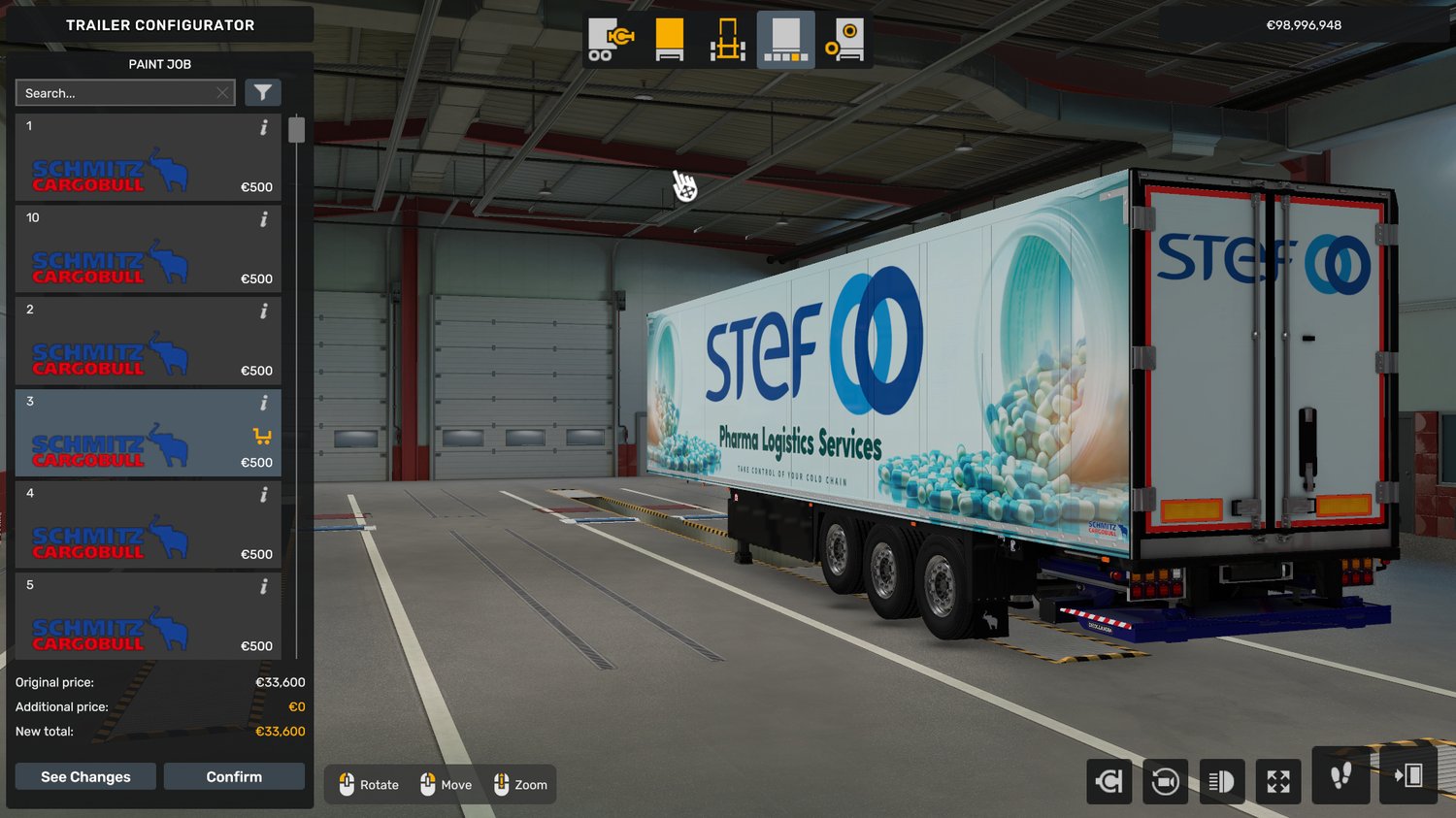Click the See Changes button
Image resolution: width=1456 pixels, height=818 pixels.
pyautogui.click(x=85, y=776)
